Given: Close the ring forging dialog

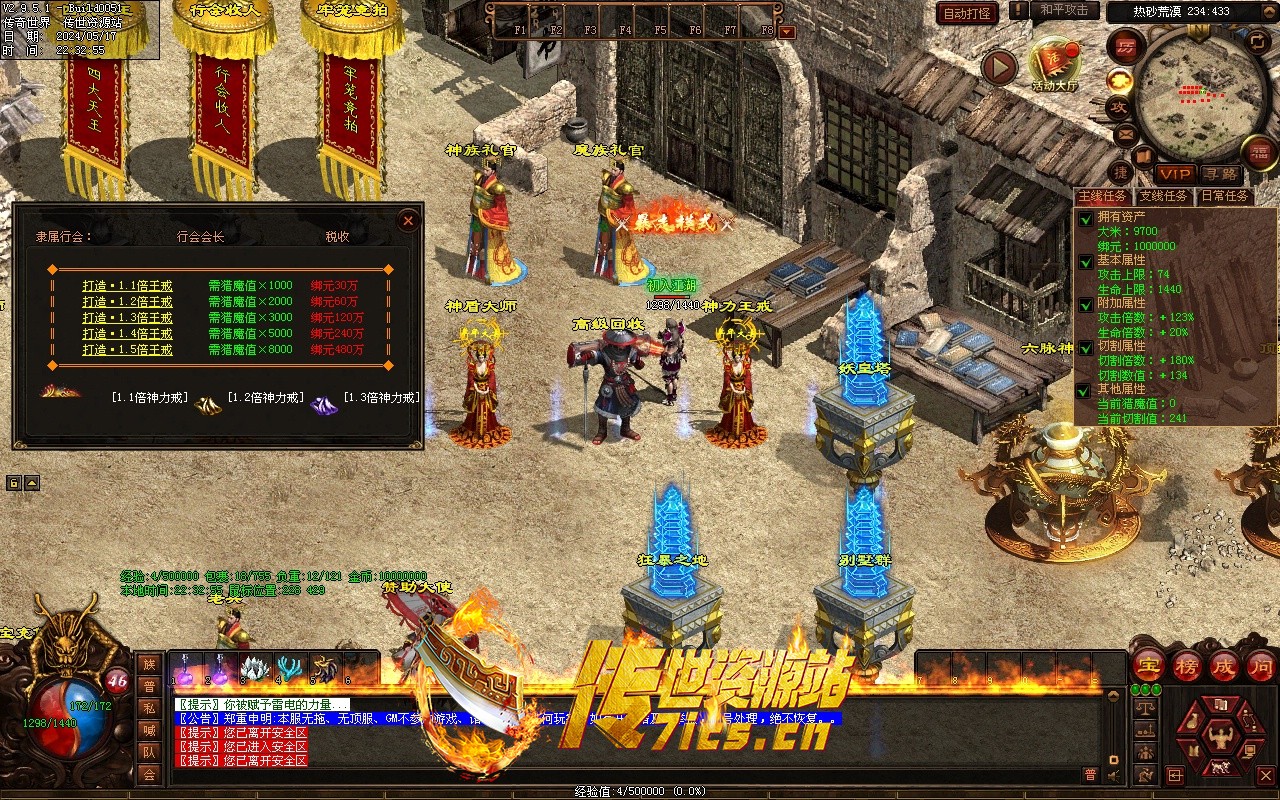Looking at the screenshot, I should tap(407, 221).
